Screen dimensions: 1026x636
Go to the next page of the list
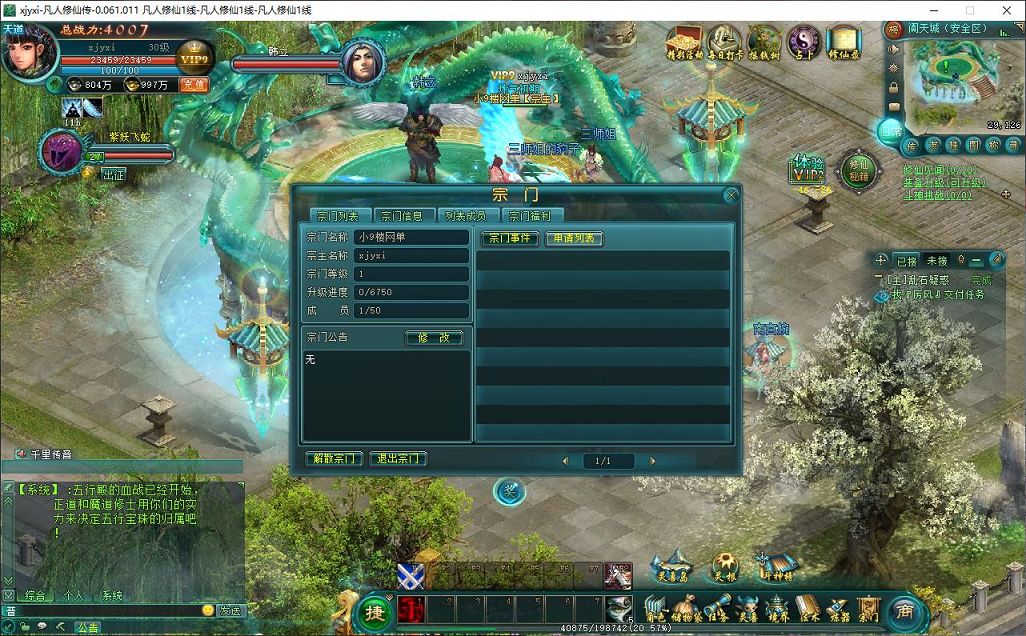point(652,461)
